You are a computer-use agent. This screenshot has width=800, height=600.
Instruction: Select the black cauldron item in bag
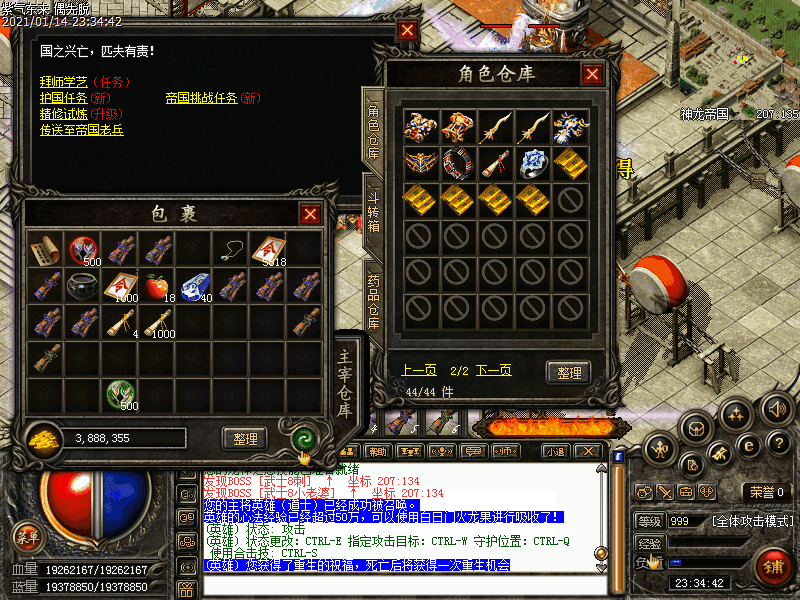(x=82, y=286)
